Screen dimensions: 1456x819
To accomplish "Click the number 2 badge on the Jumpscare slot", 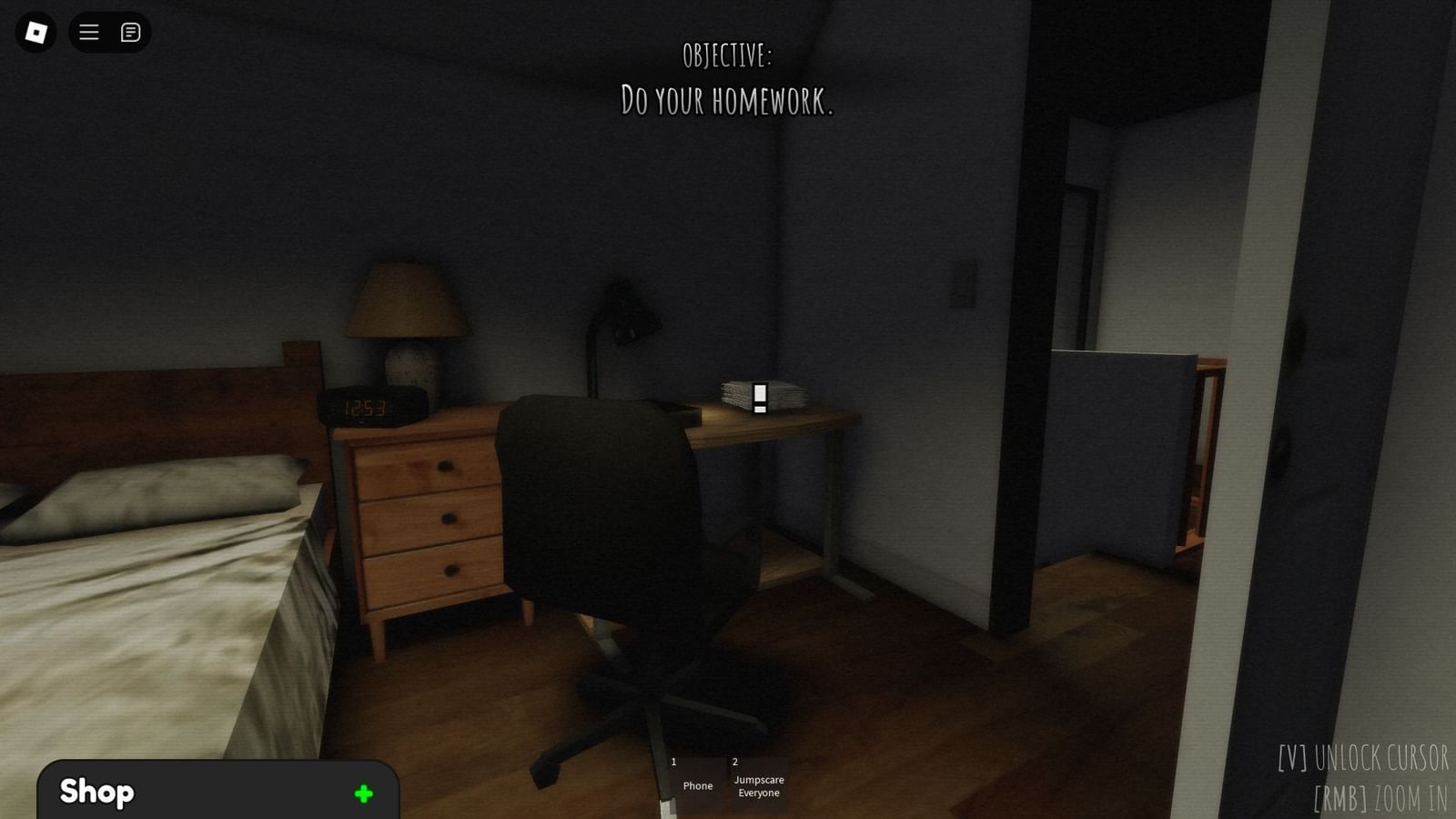I will (733, 763).
